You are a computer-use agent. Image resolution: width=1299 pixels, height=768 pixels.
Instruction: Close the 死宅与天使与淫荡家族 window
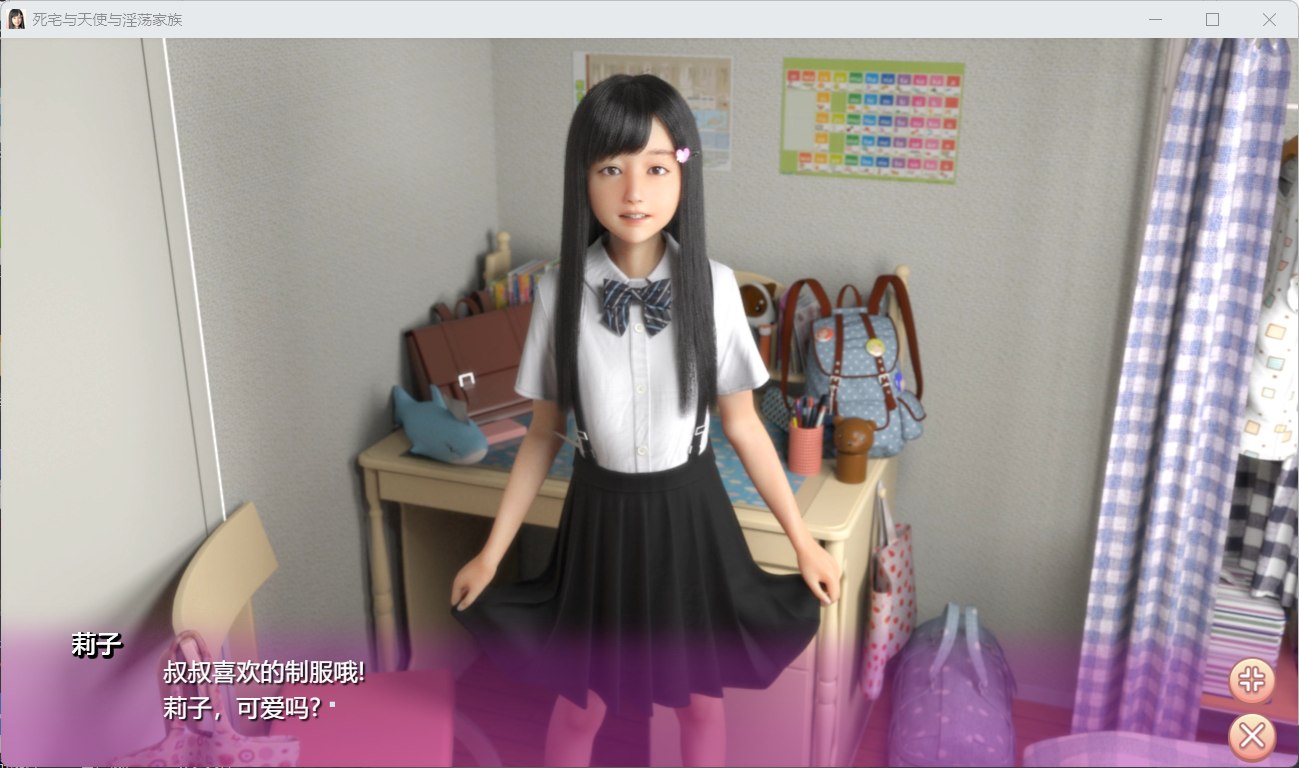pyautogui.click(x=1268, y=19)
